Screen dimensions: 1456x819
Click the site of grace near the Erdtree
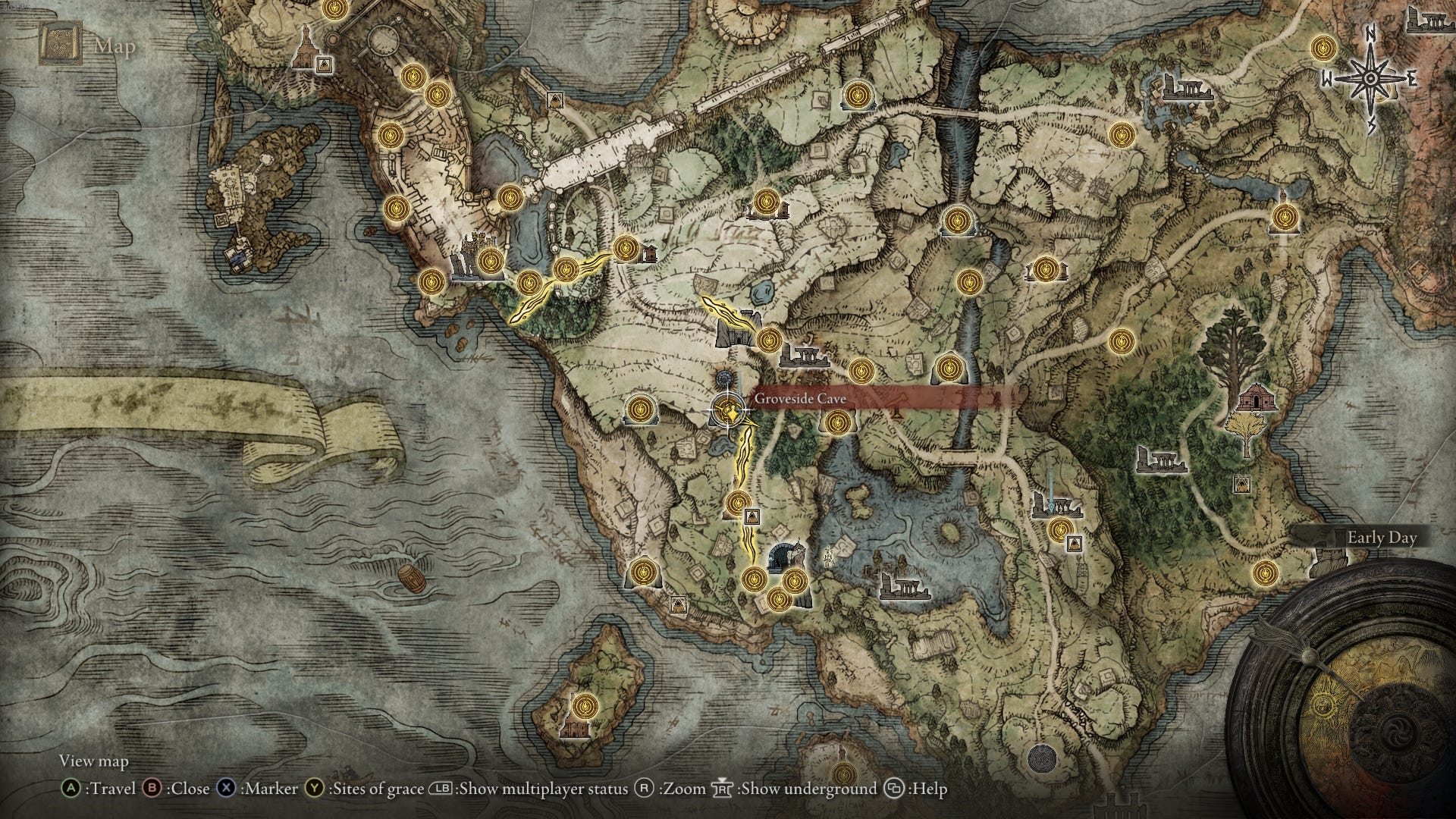[1121, 342]
